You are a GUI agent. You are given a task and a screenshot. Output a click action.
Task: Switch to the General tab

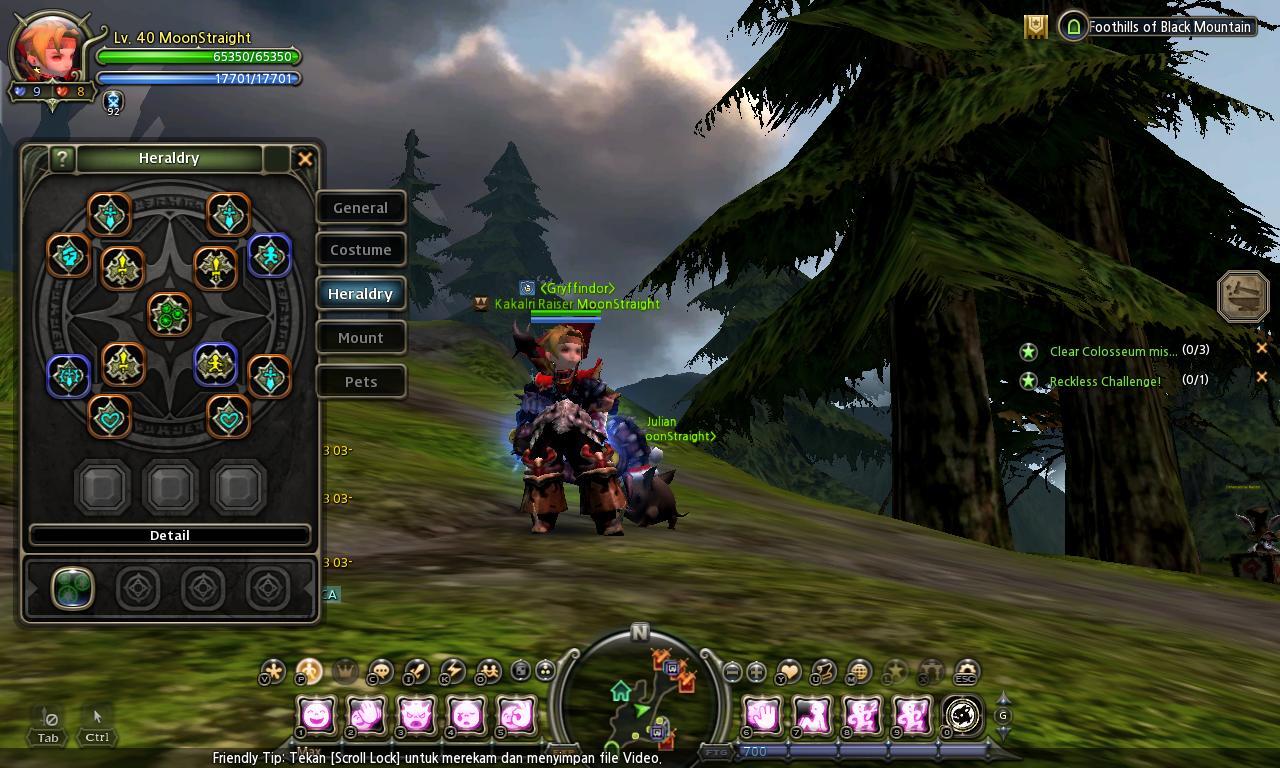click(360, 208)
